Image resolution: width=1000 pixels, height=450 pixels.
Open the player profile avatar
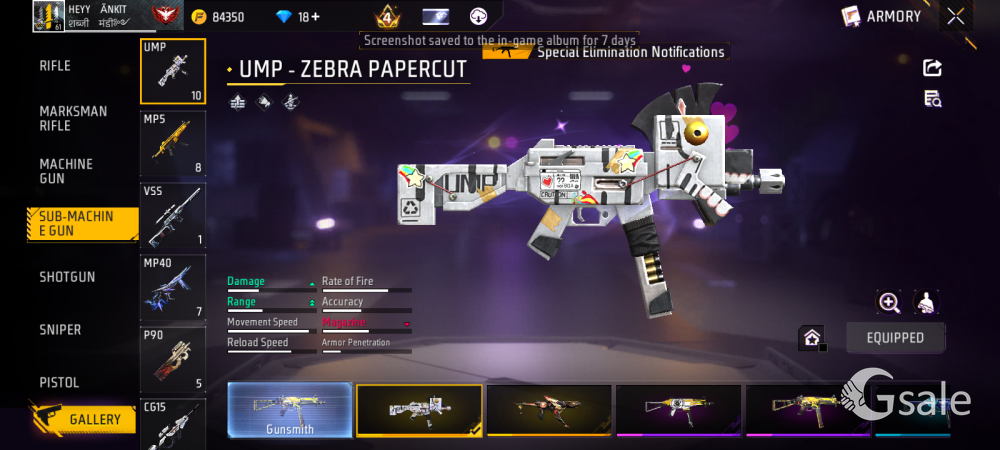point(49,16)
